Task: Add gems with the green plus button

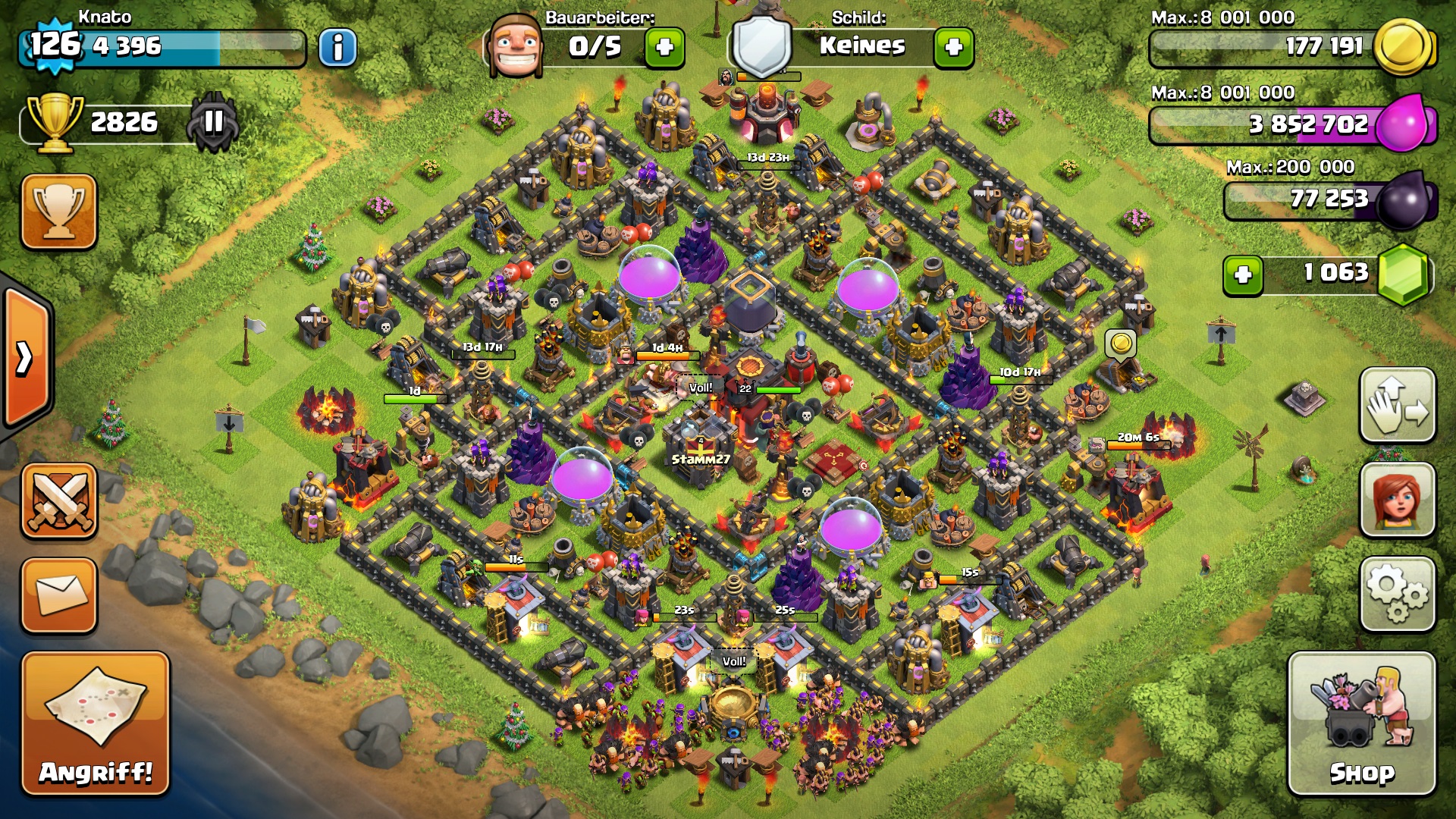Action: coord(1243,275)
